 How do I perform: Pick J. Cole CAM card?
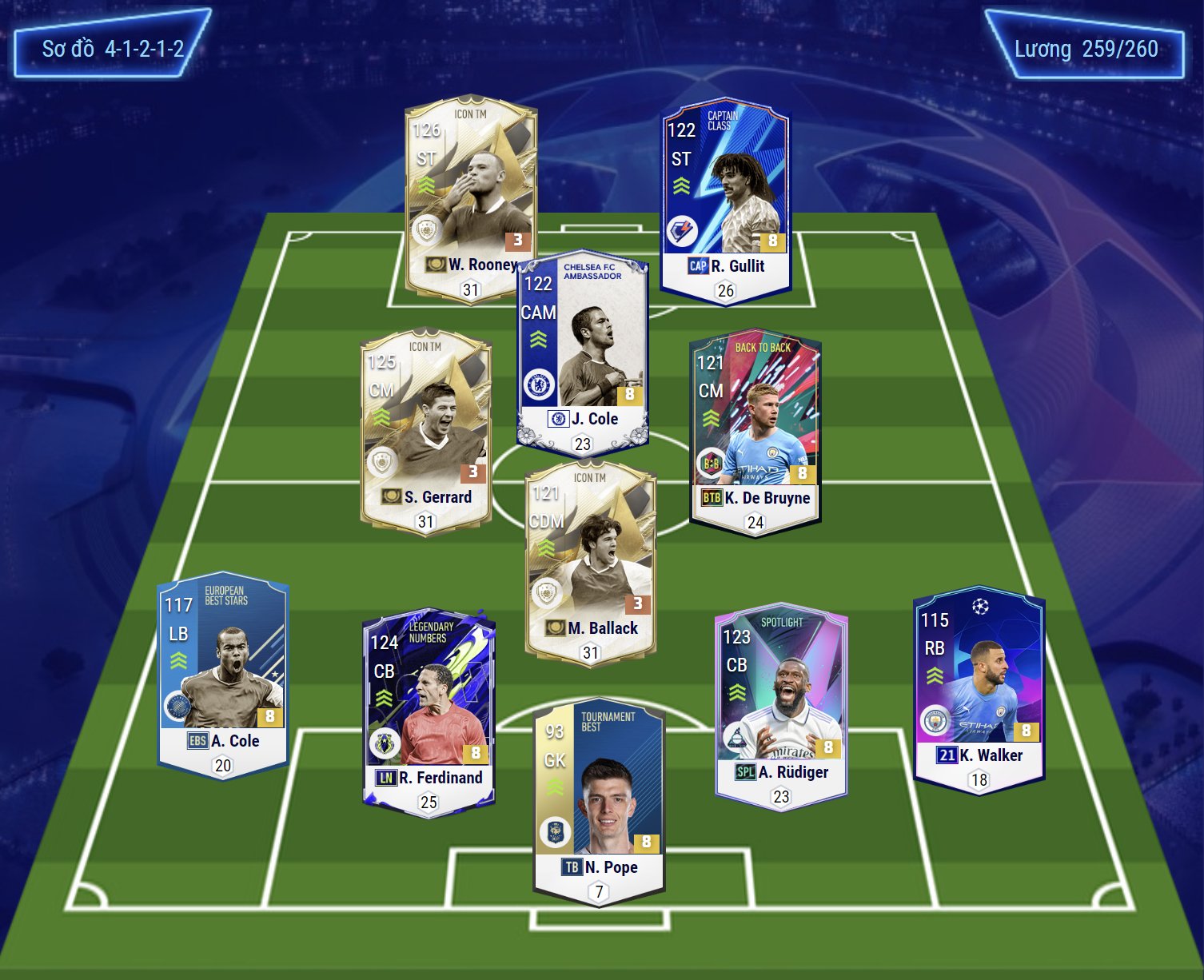click(582, 352)
